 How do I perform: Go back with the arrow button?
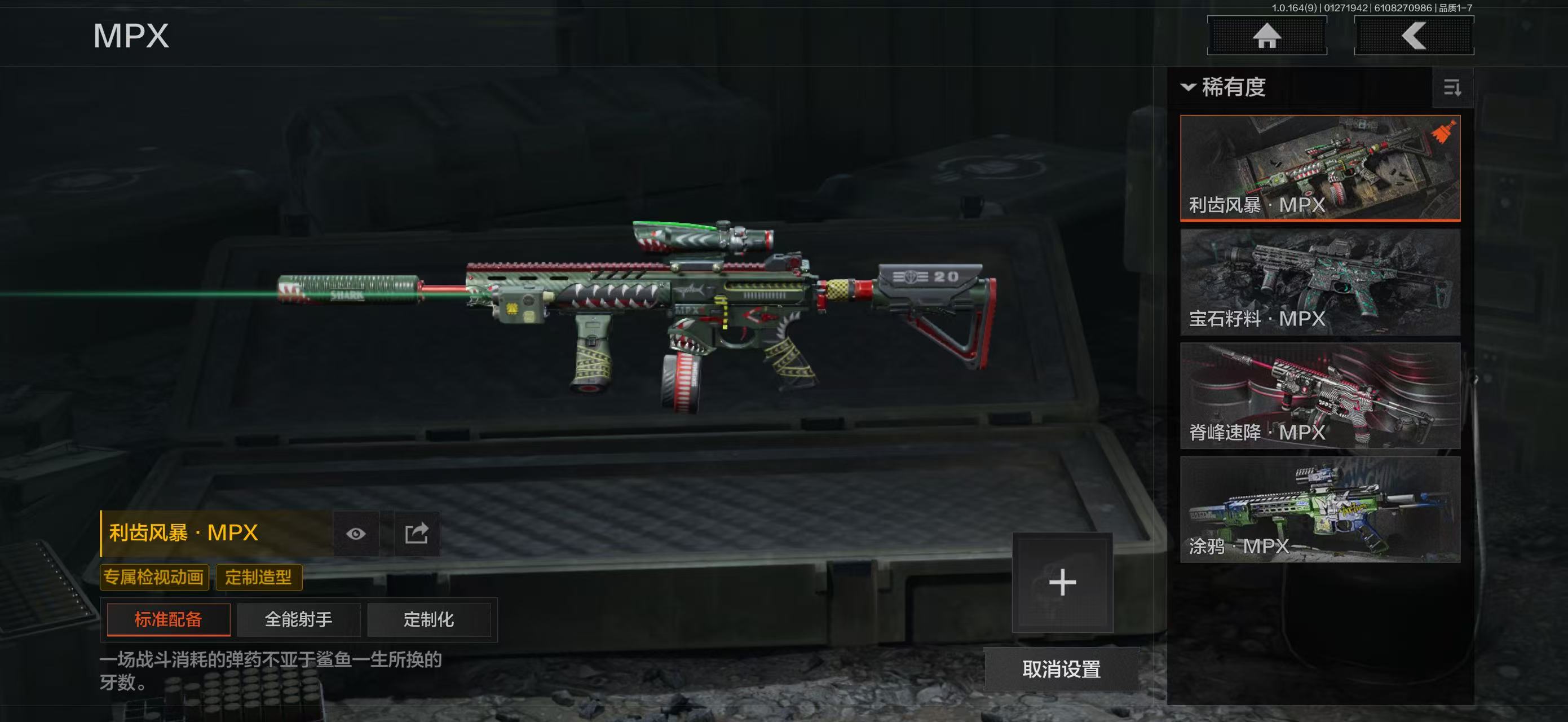pyautogui.click(x=1414, y=36)
